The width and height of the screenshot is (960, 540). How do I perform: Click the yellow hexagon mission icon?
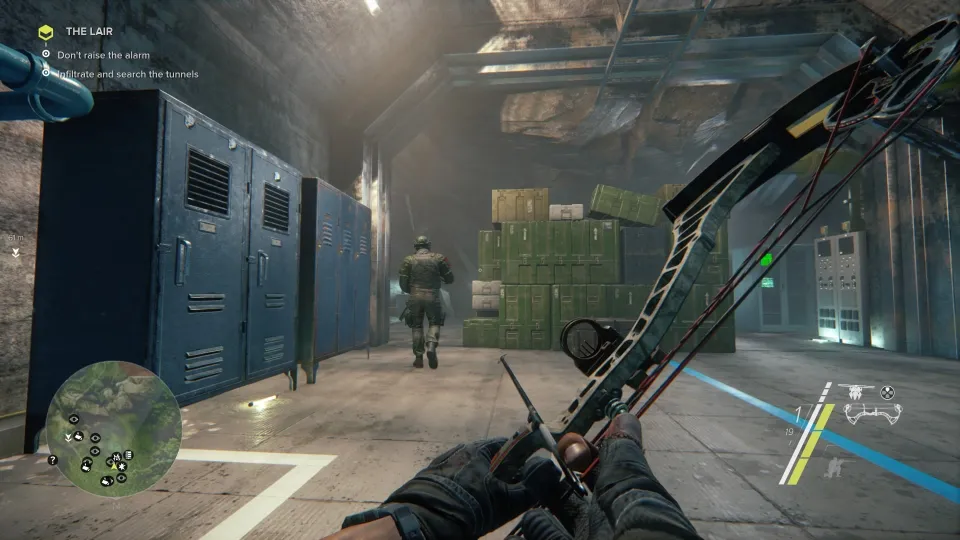click(45, 32)
